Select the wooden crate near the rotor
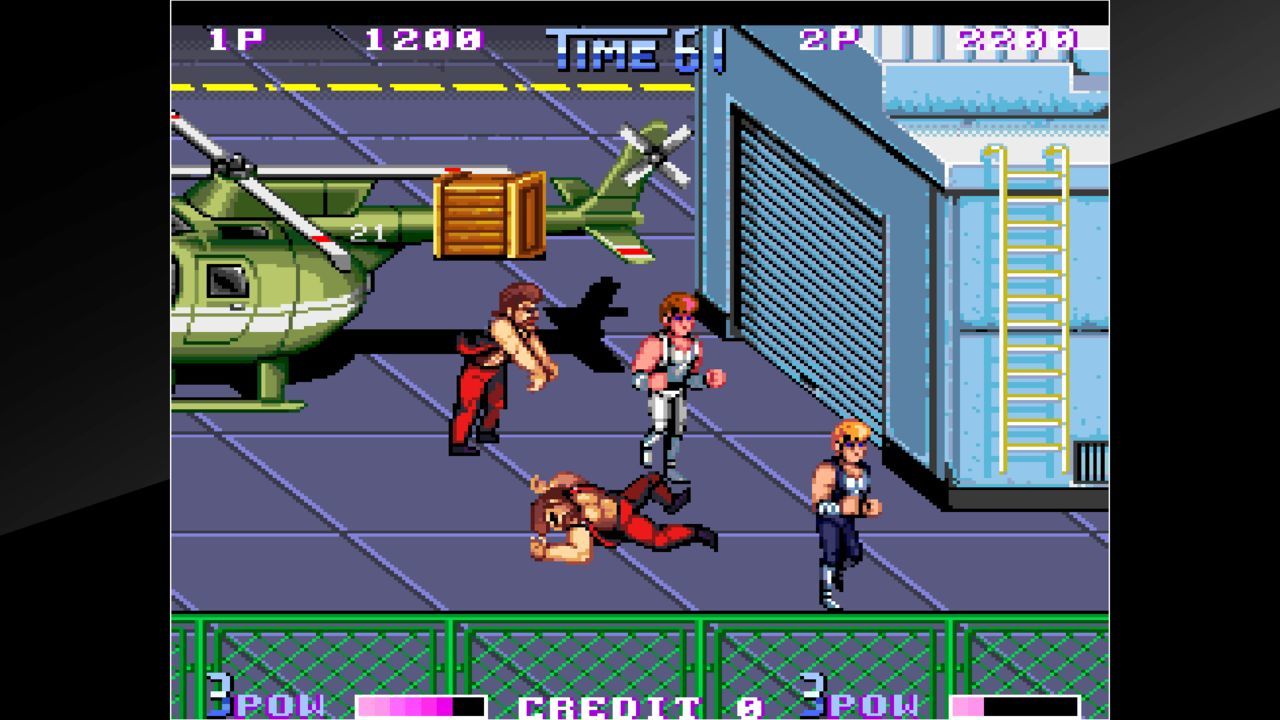The width and height of the screenshot is (1280, 720). tap(487, 217)
